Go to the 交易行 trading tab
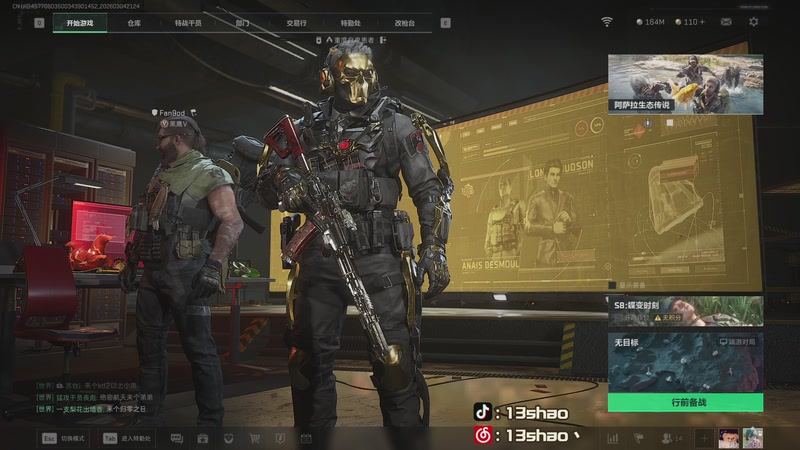Image resolution: width=800 pixels, height=450 pixels. click(x=296, y=22)
